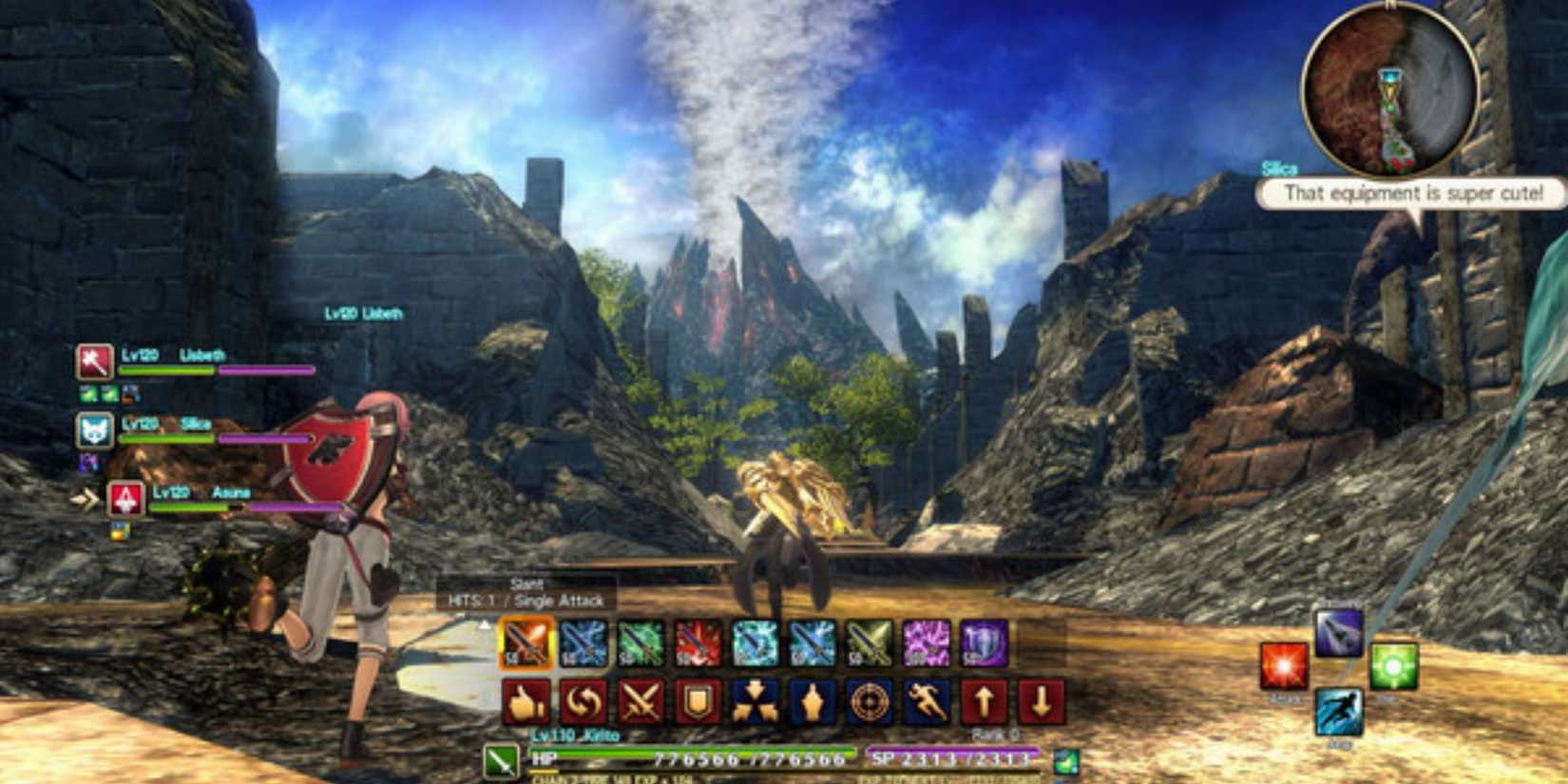Select the green Heal command icon

(1393, 666)
